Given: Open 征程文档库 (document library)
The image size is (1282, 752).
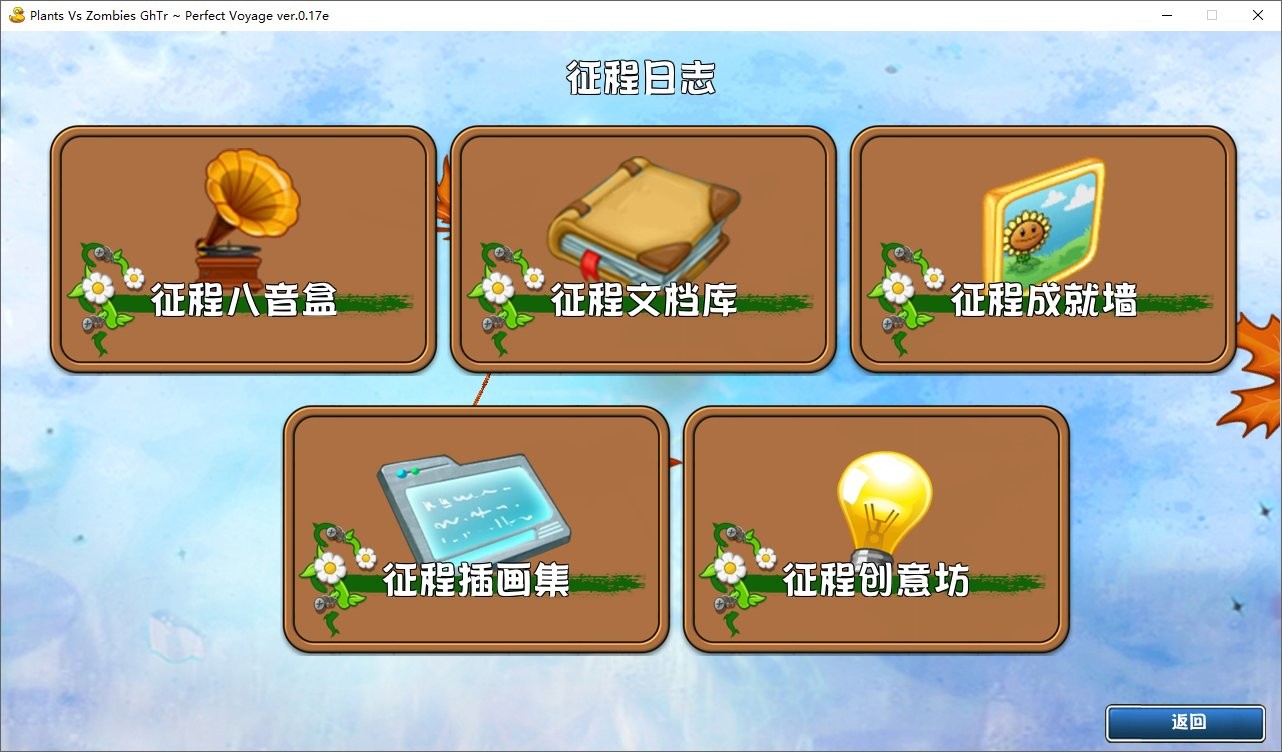Looking at the screenshot, I should tap(643, 245).
